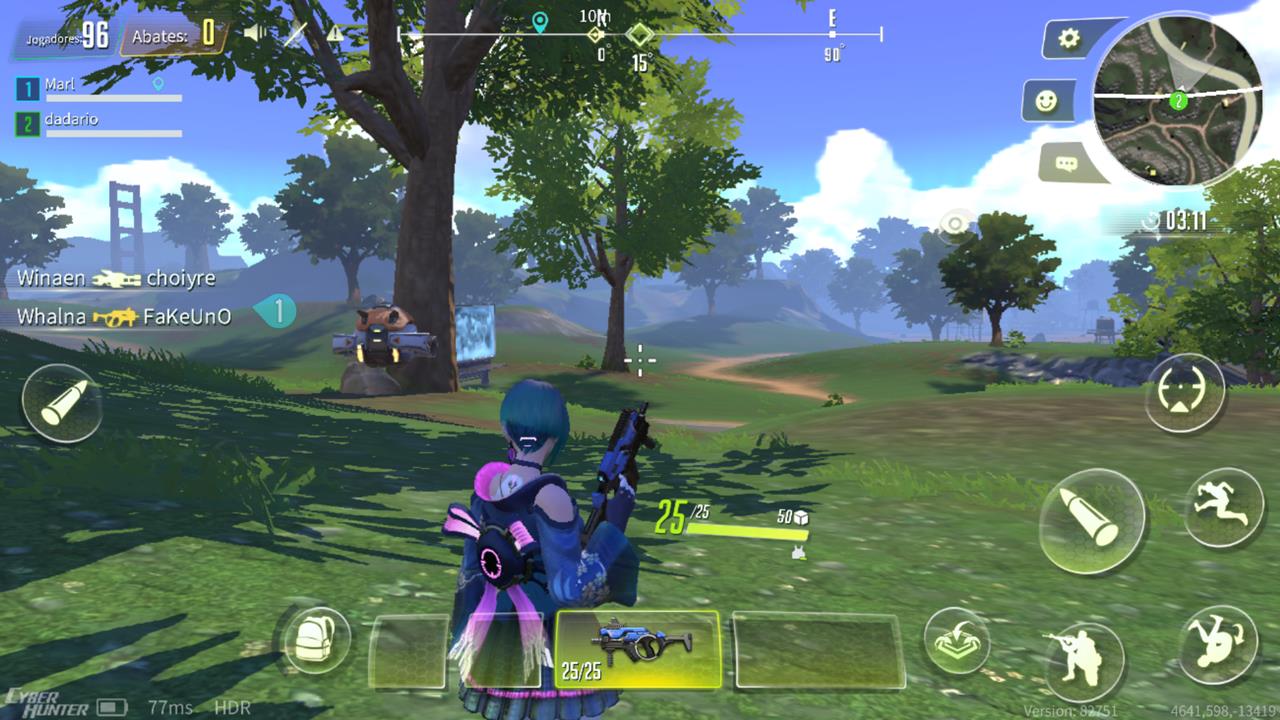Toggle the speaker voice icon
The image size is (1280, 720).
coord(257,34)
